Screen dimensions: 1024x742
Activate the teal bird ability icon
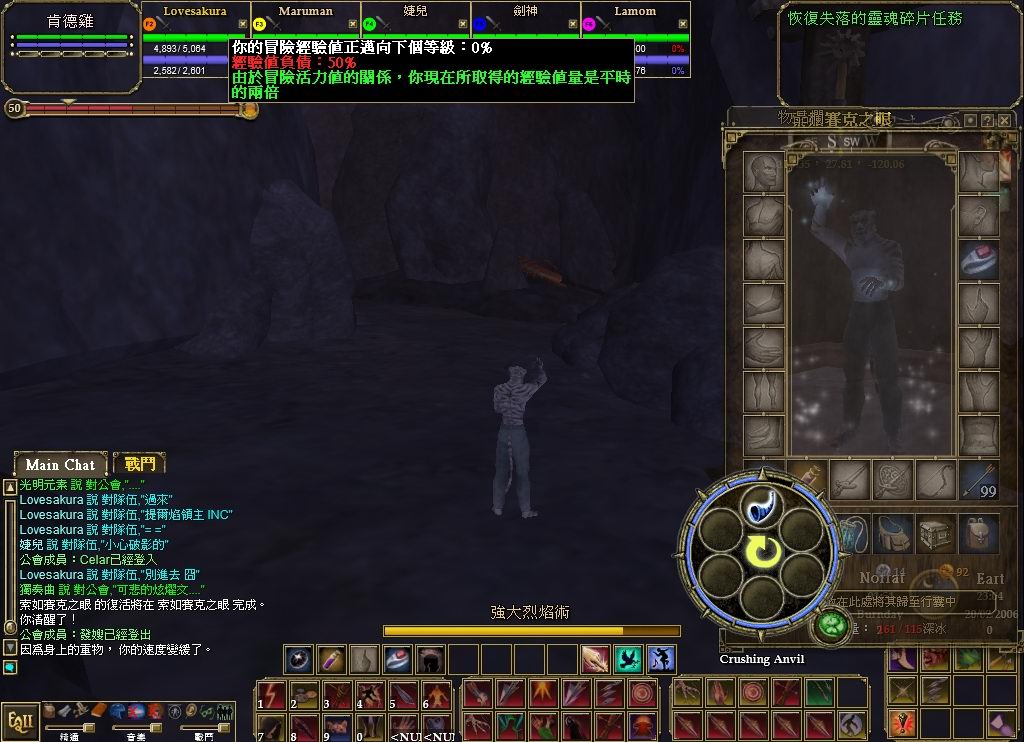pyautogui.click(x=629, y=659)
